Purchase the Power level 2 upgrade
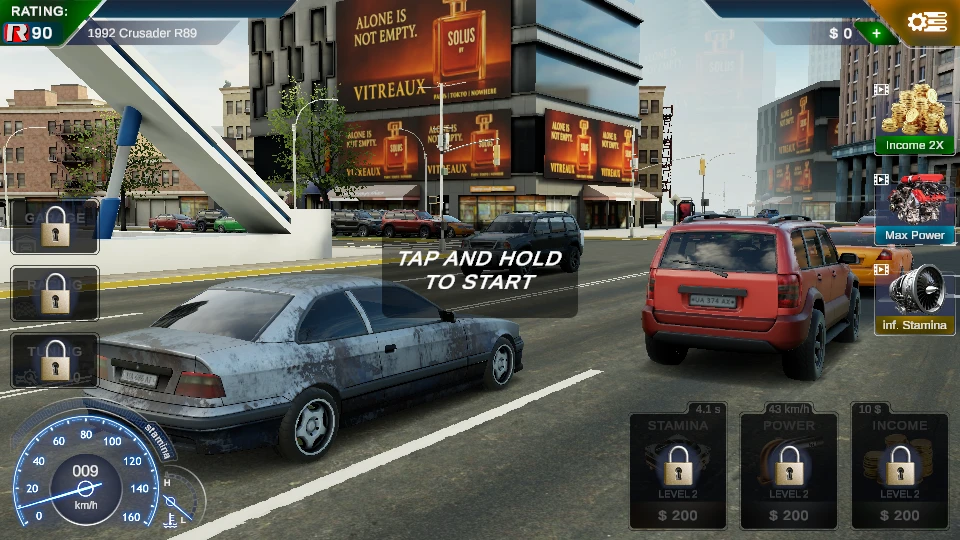The height and width of the screenshot is (540, 960). tap(789, 470)
